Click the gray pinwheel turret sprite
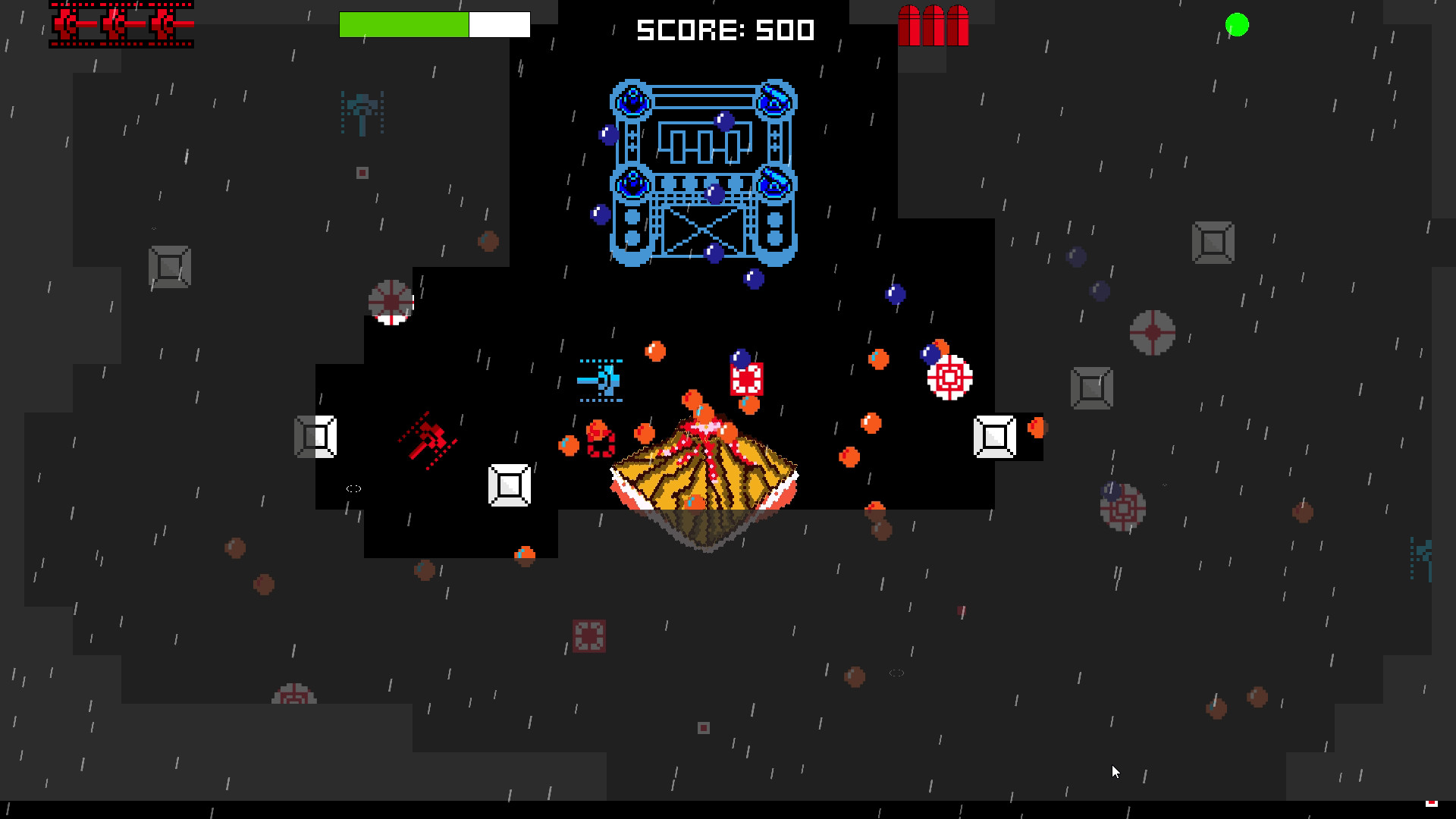The width and height of the screenshot is (1456, 819). point(393,302)
